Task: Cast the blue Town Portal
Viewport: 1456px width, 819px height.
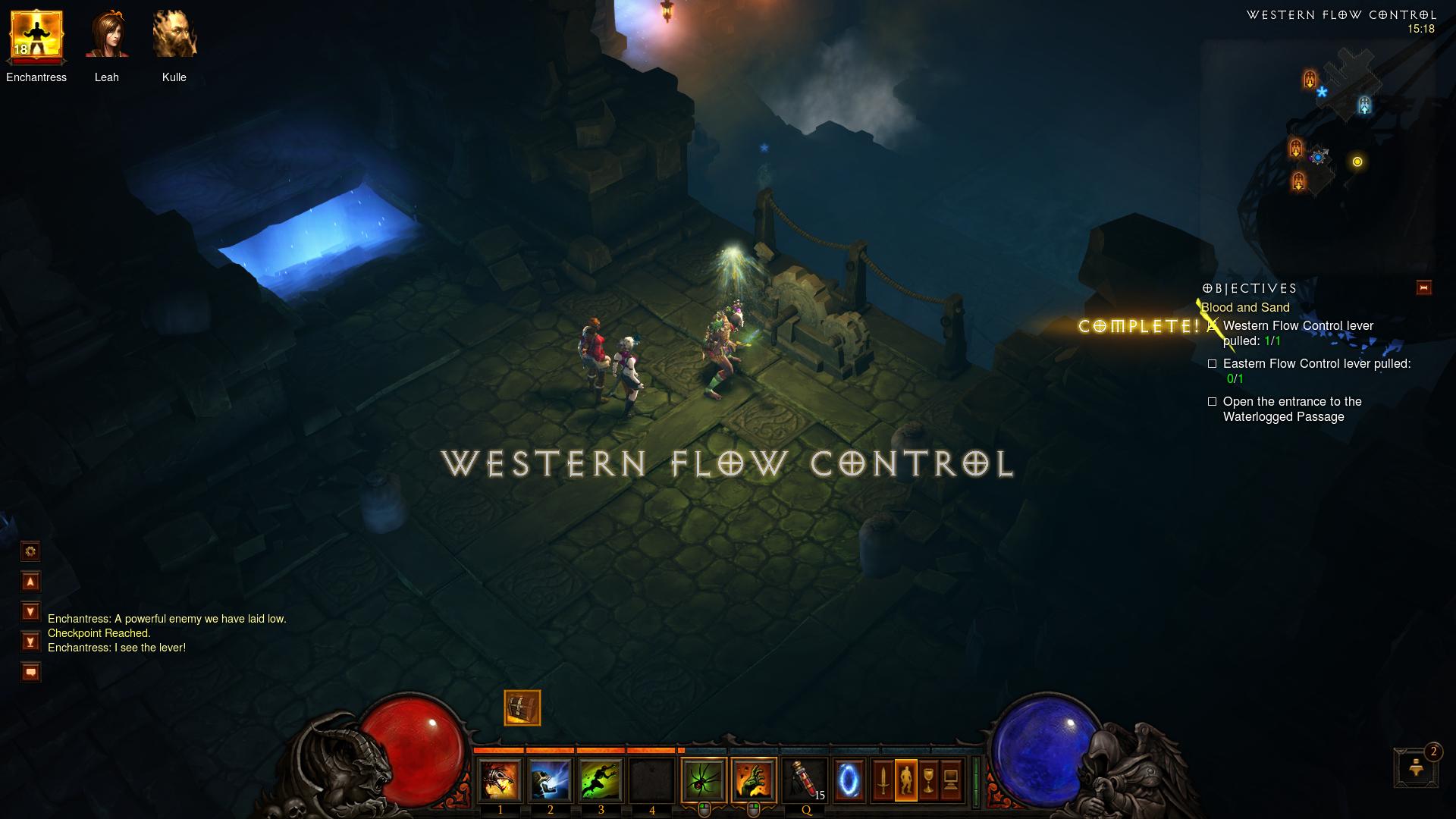Action: [849, 780]
